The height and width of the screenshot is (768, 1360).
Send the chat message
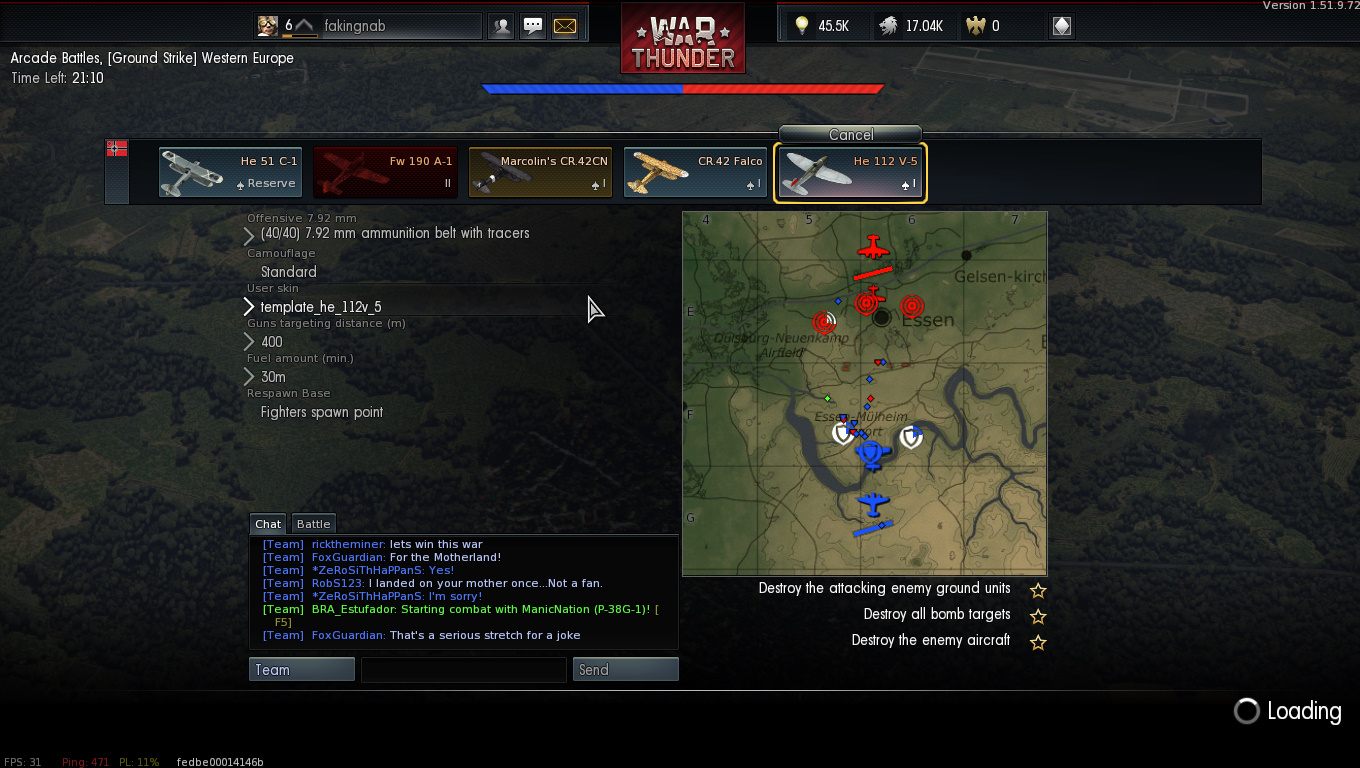tap(625, 670)
